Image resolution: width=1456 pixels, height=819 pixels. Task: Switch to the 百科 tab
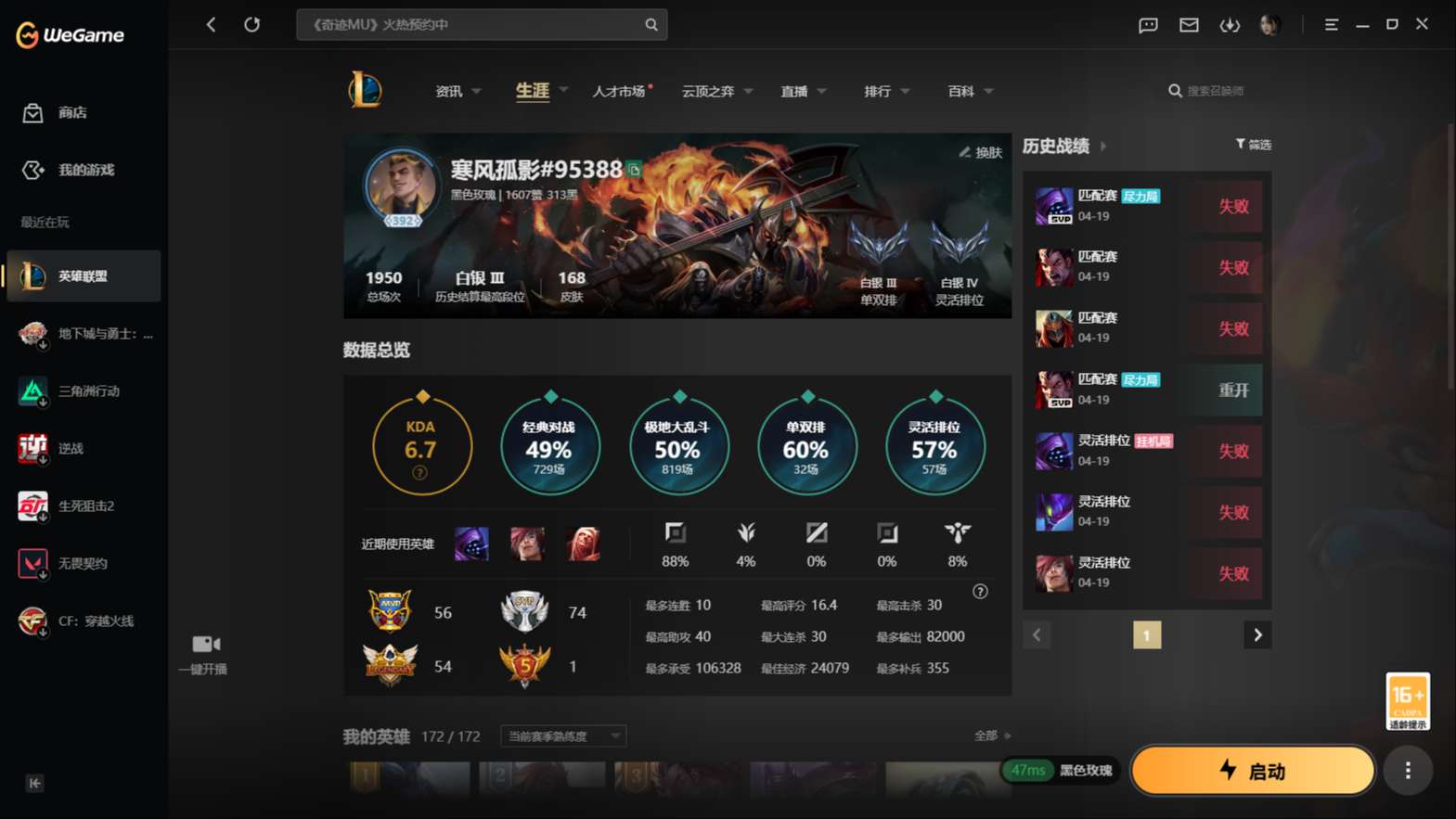[962, 91]
